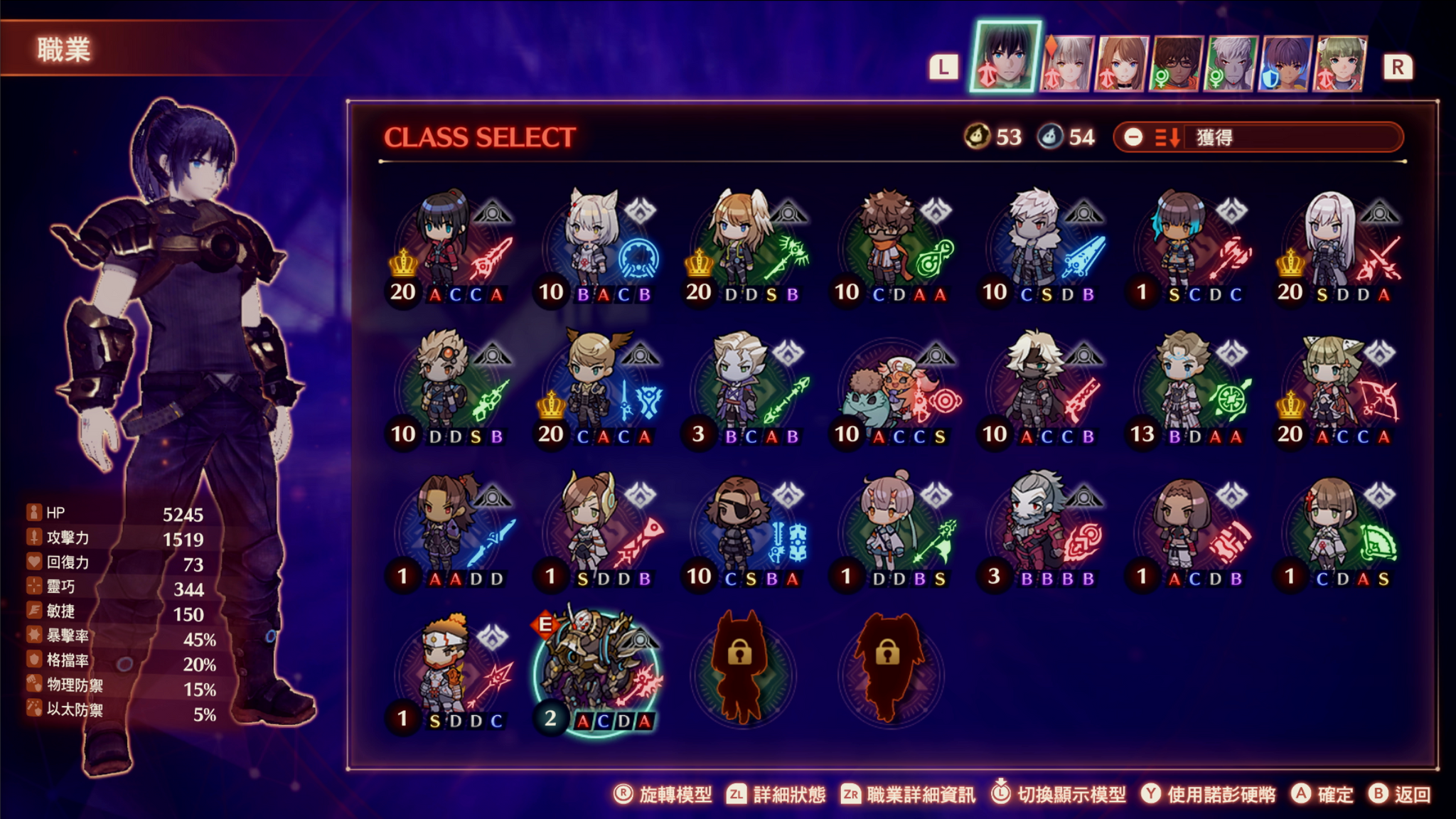Choose the glasses-wearing Taion portrait
The height and width of the screenshot is (819, 1456).
click(x=1177, y=64)
